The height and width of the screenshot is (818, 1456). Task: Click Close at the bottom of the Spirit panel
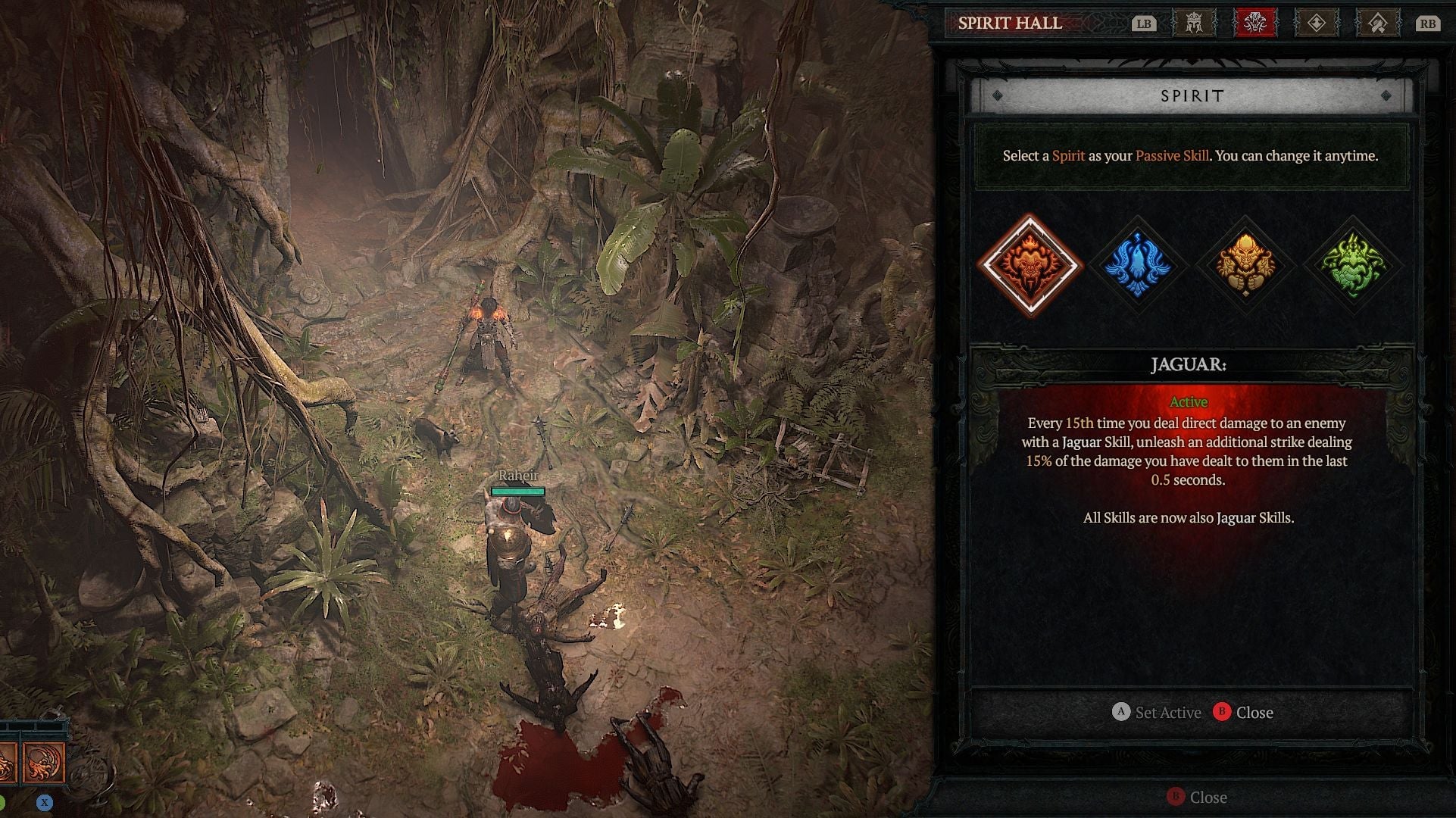point(1256,712)
